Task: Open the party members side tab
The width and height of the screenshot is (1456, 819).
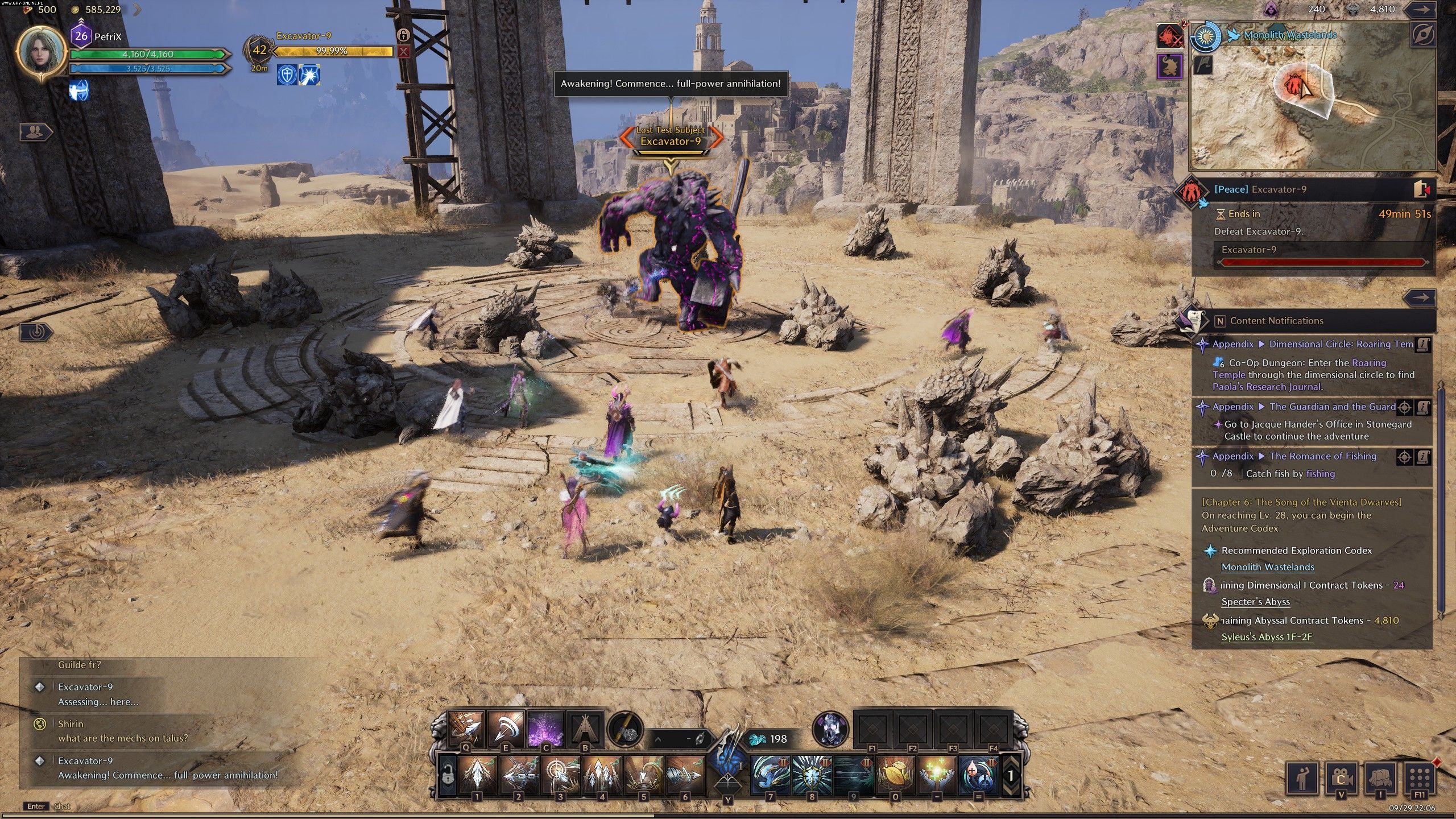Action: click(x=35, y=132)
